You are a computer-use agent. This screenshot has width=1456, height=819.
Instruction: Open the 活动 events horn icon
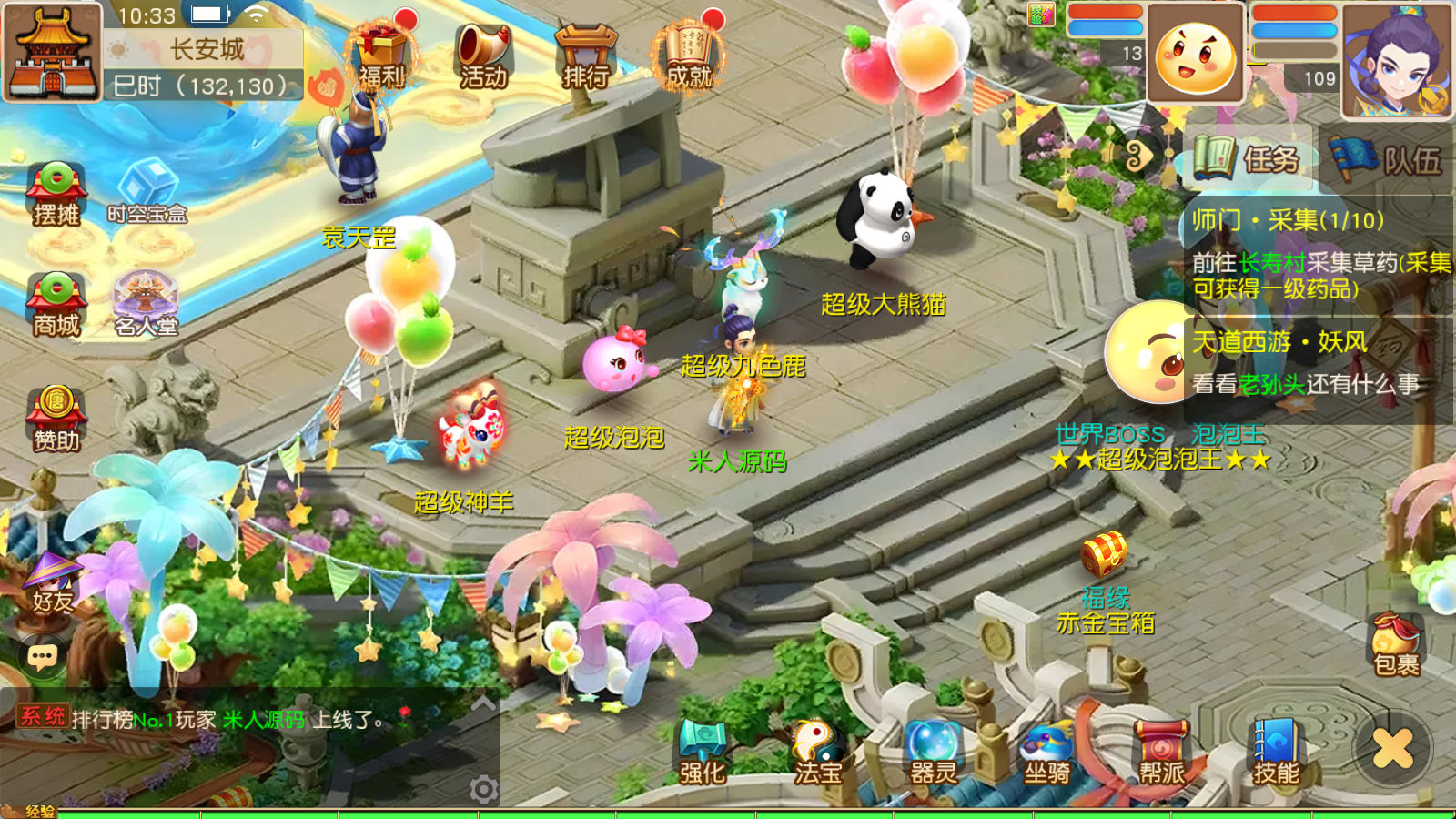click(x=482, y=55)
